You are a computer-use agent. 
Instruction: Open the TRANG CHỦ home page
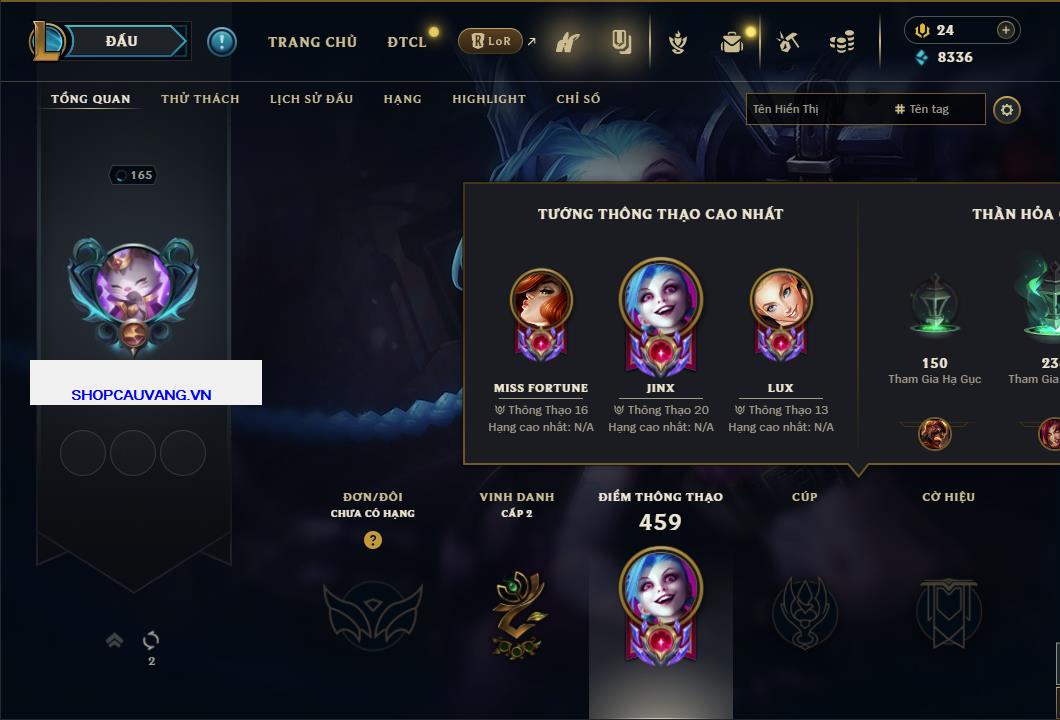pyautogui.click(x=312, y=42)
